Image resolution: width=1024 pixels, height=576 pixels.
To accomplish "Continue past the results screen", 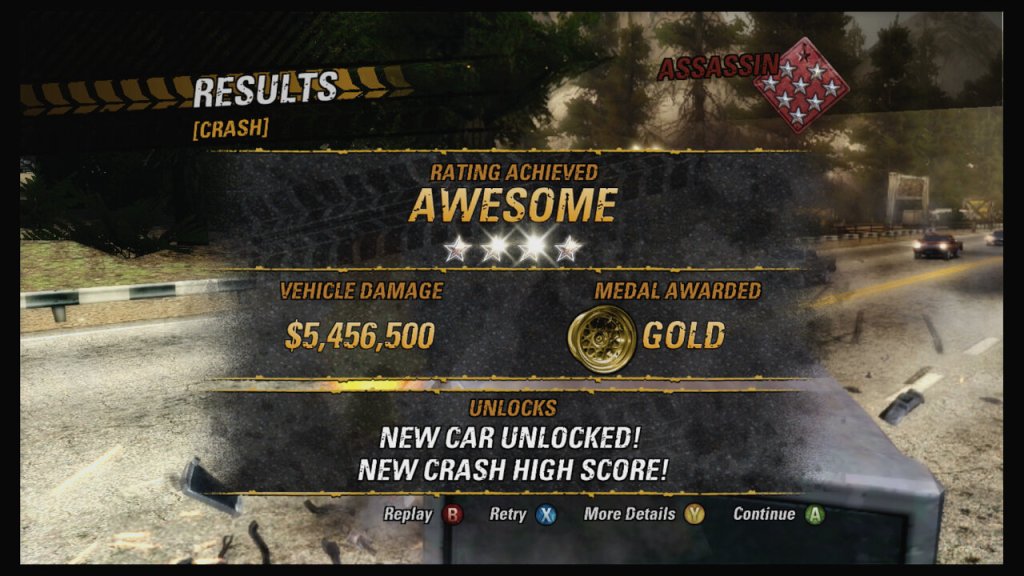I will click(778, 515).
